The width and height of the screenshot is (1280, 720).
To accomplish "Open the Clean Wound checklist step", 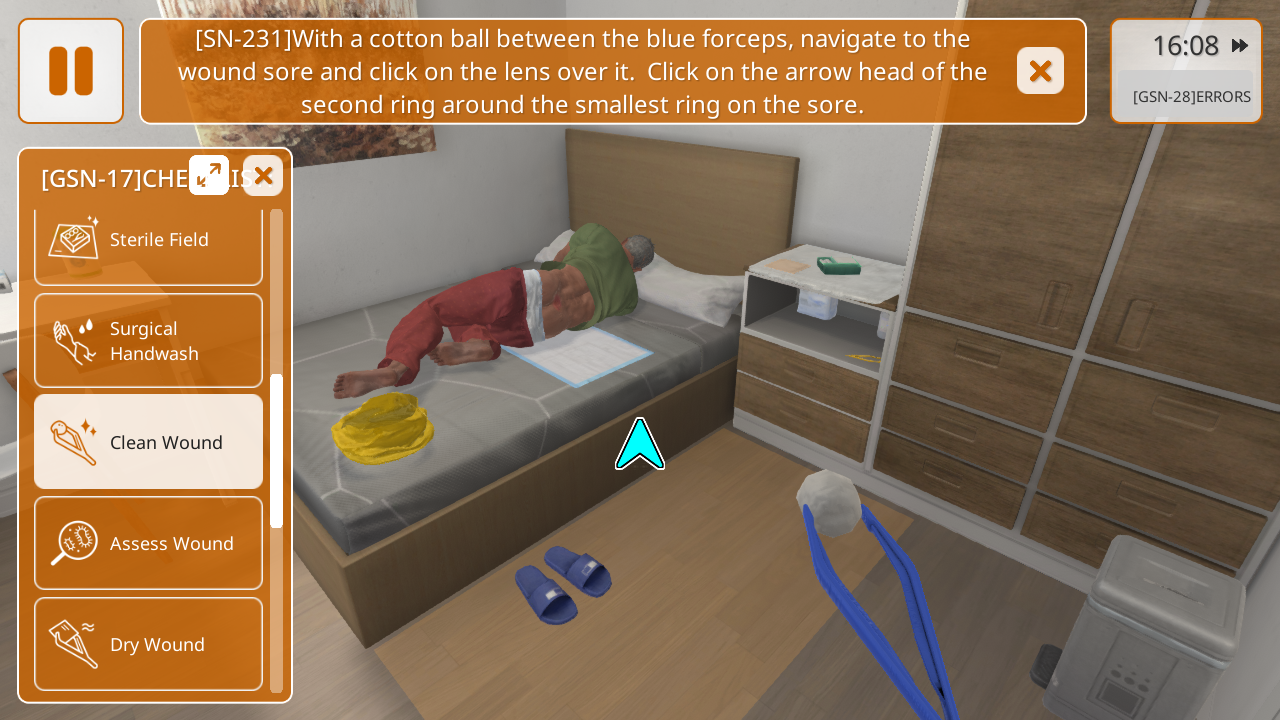I will (148, 442).
